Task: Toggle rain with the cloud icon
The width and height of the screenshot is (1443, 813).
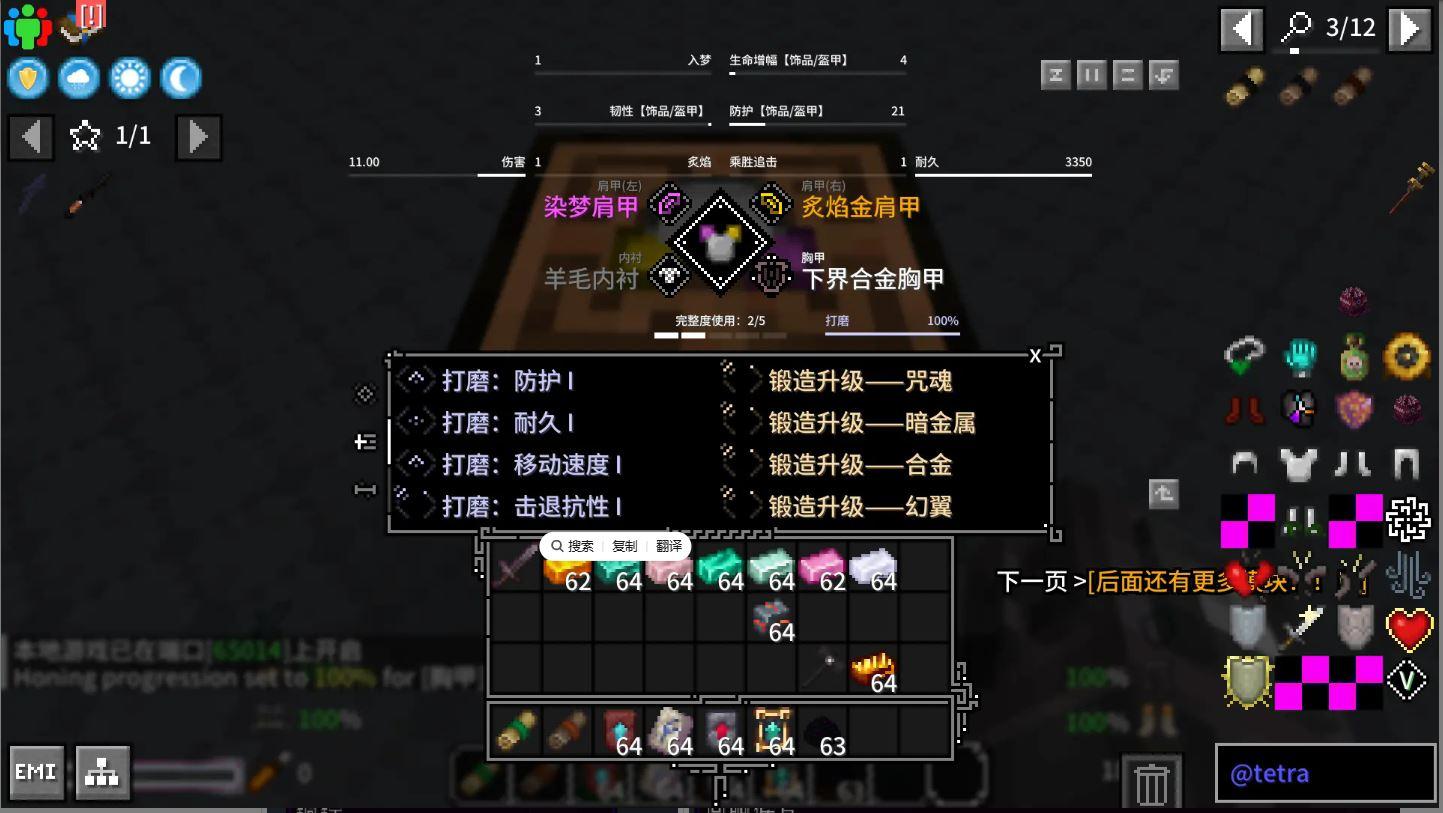Action: pos(79,77)
